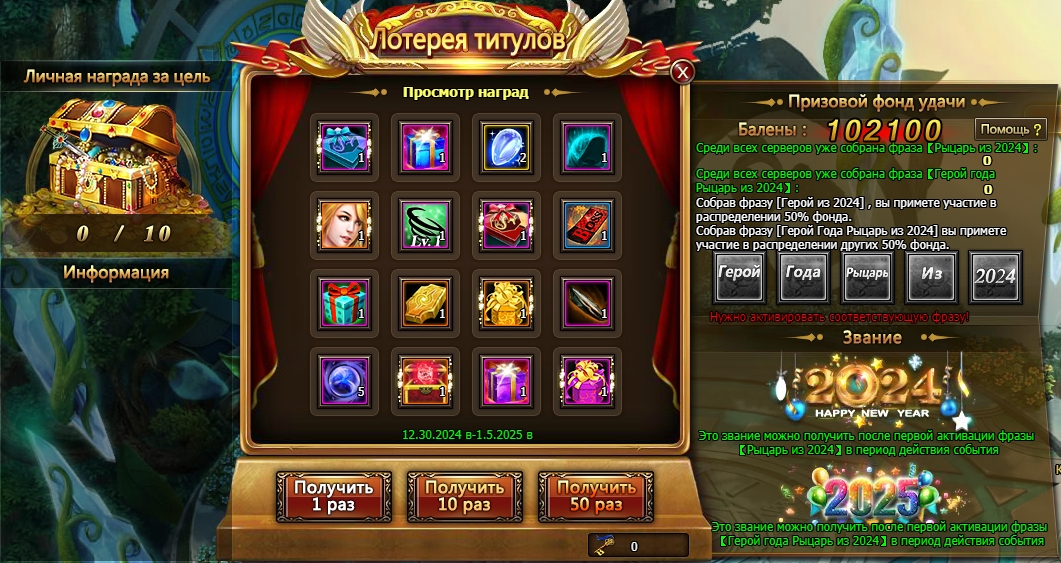The height and width of the screenshot is (563, 1061).
Task: Select the green tornado Lv.1 reward
Action: (x=425, y=221)
